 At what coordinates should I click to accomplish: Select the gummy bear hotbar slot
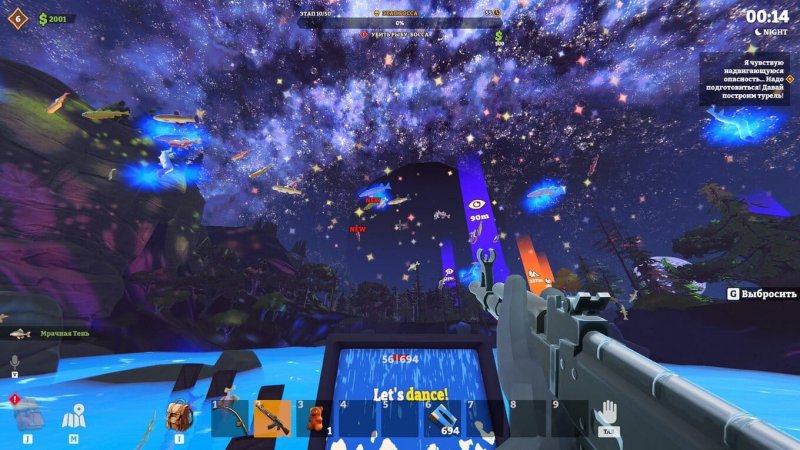(x=315, y=418)
